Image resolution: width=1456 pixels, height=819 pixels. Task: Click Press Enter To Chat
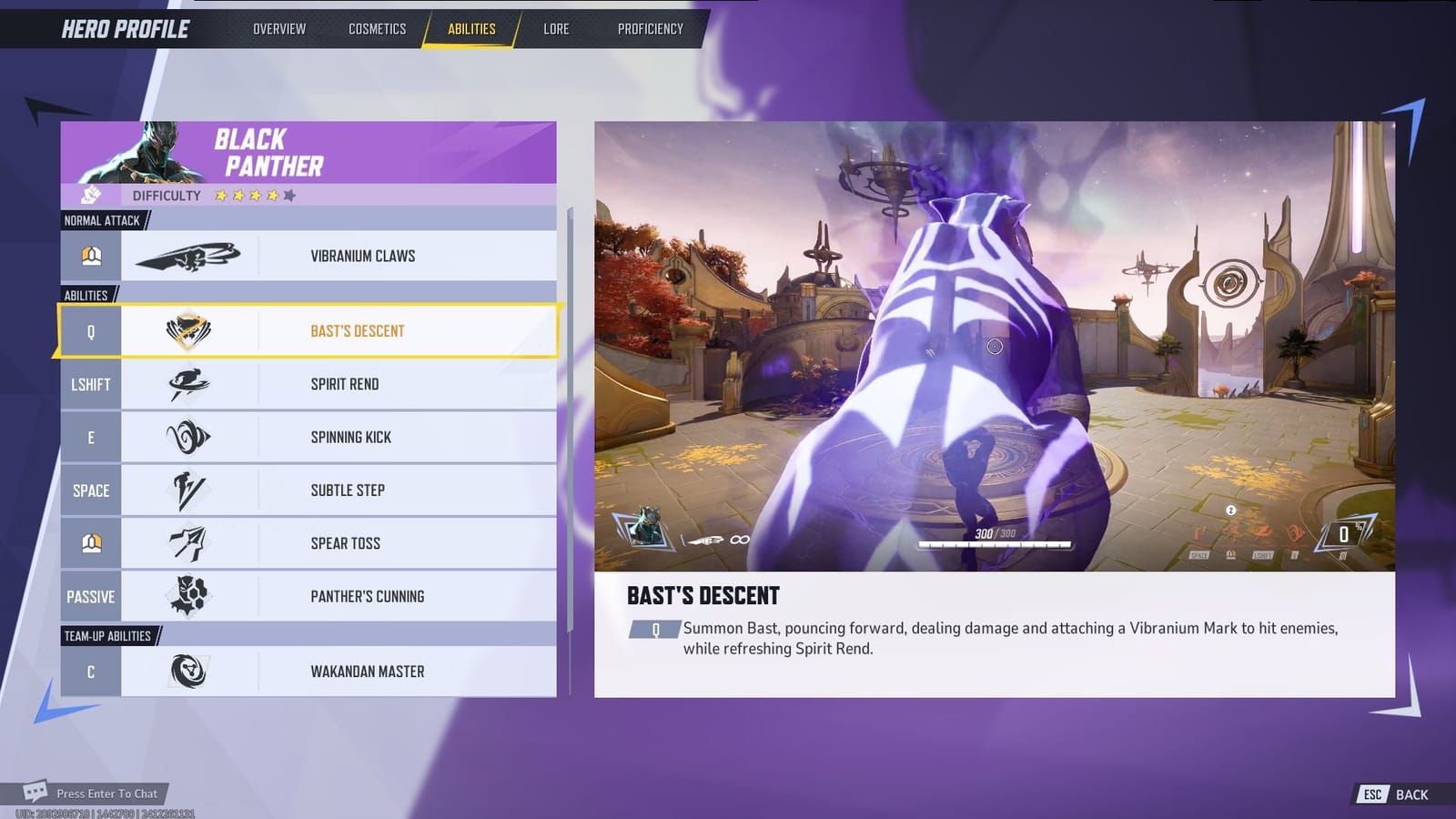pos(106,794)
